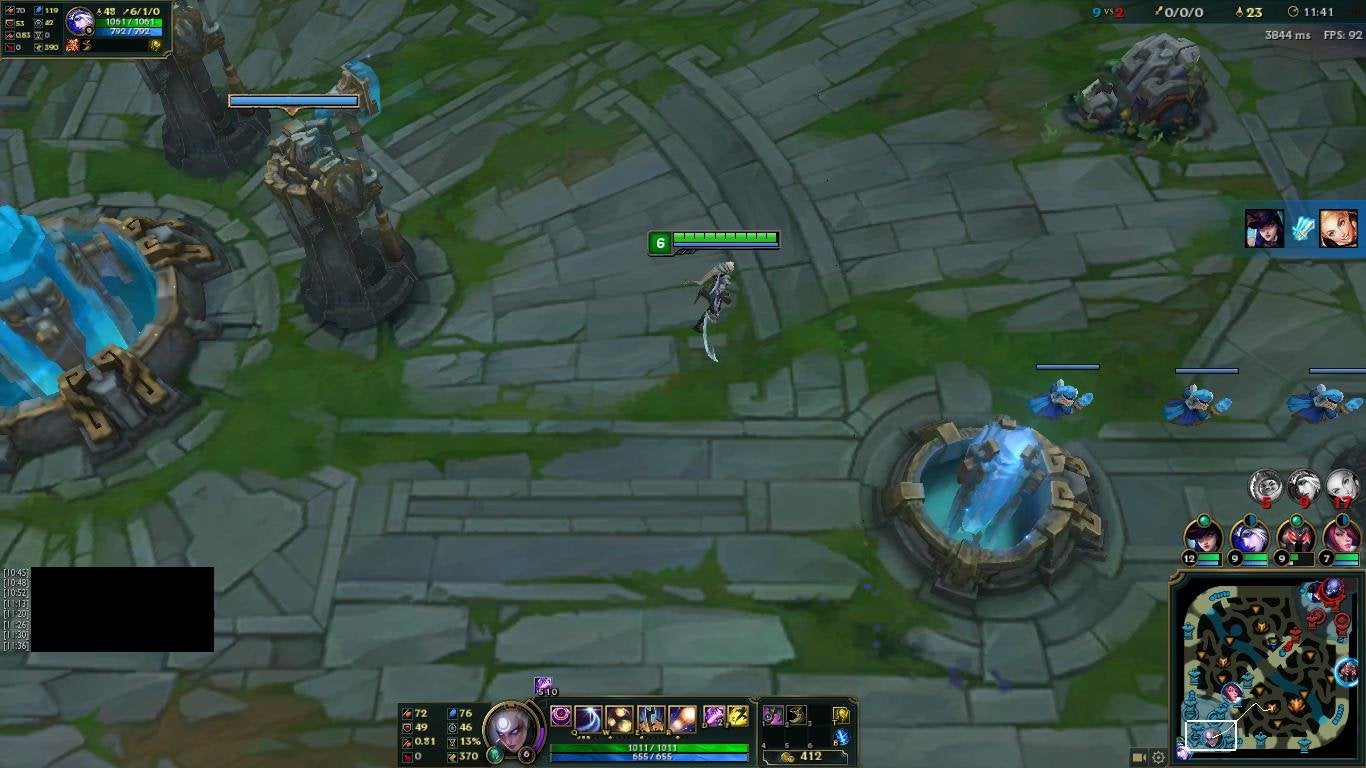Image resolution: width=1366 pixels, height=768 pixels.
Task: Toggle the camera lock icon beside the gear
Action: click(1139, 757)
